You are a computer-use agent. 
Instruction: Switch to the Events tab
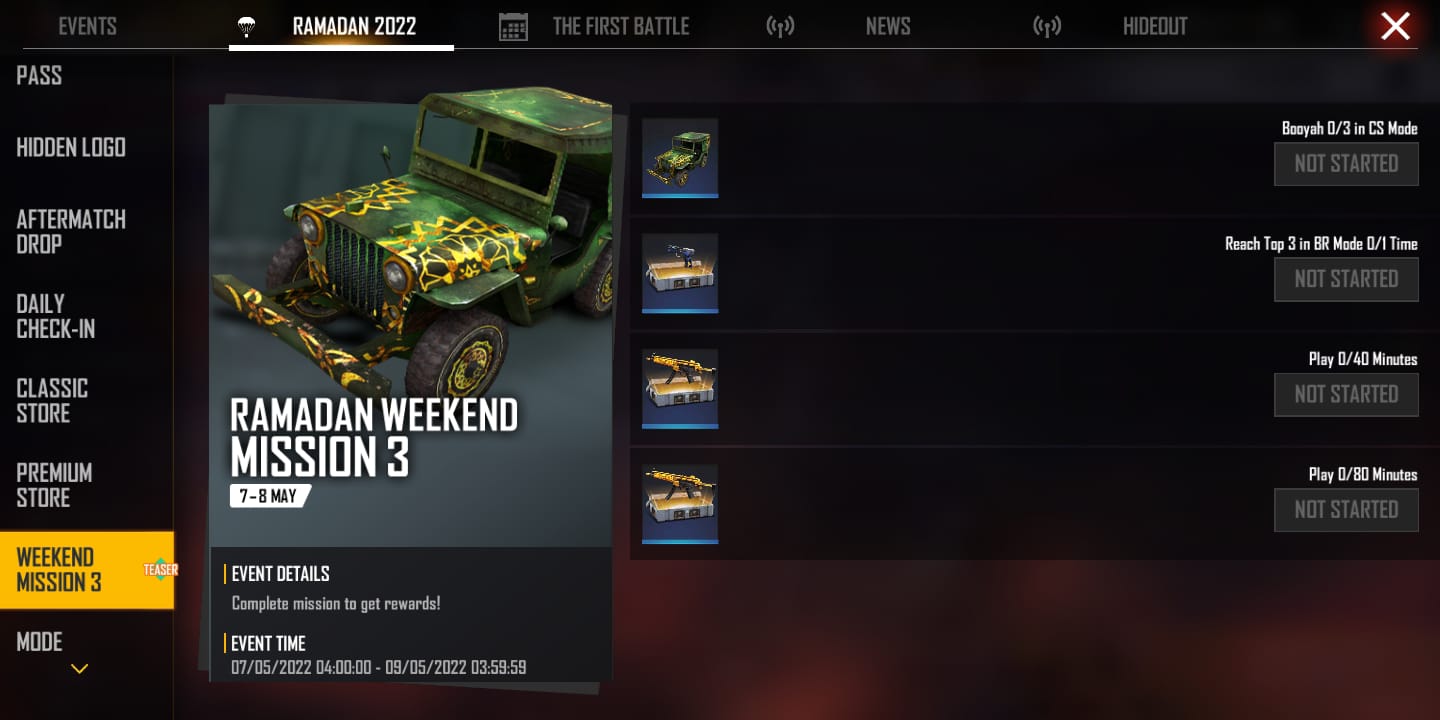87,26
